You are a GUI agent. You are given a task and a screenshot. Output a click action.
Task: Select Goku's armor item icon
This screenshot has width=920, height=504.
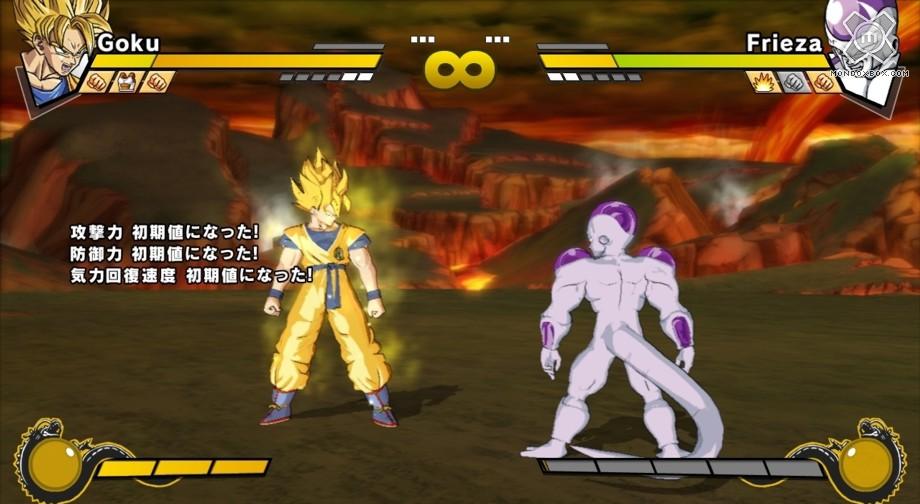(x=127, y=82)
